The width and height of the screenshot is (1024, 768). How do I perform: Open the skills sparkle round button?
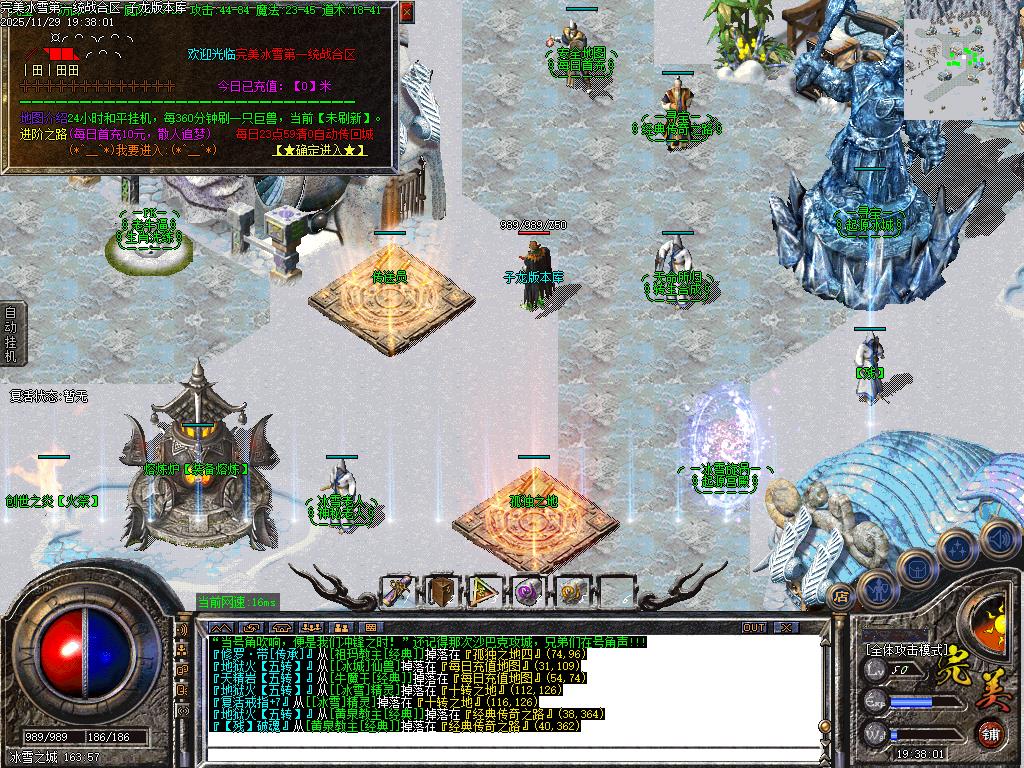coord(957,548)
